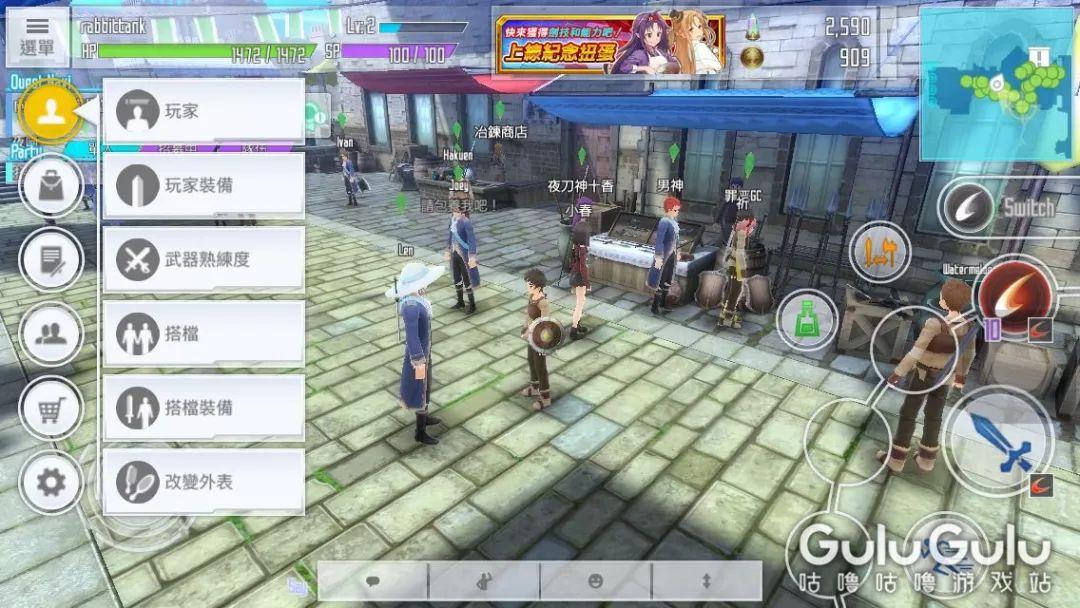Open the minimap
Viewport: 1080px width, 608px height.
click(x=995, y=84)
